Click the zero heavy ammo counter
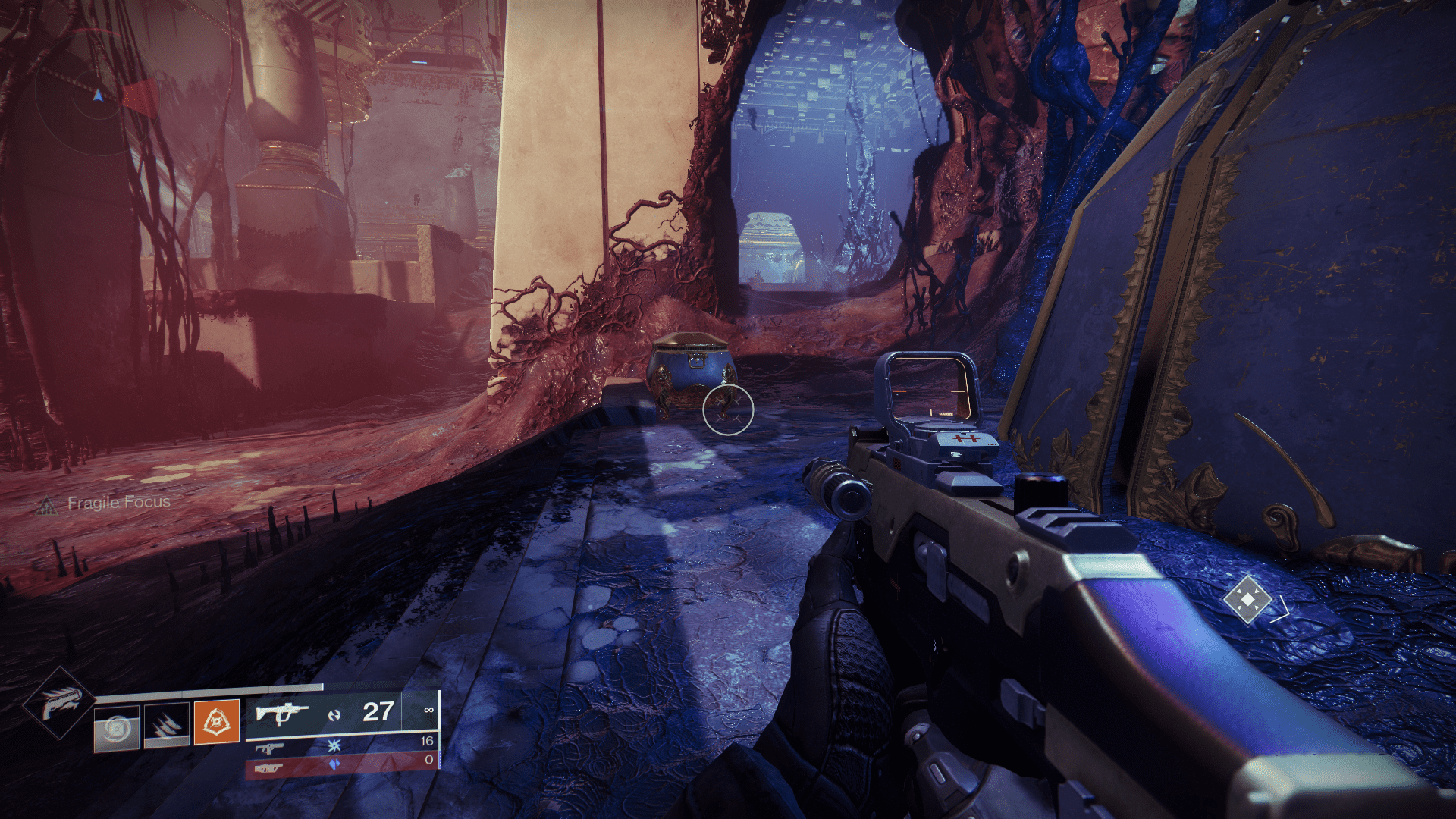Viewport: 1456px width, 819px height. coord(430,761)
